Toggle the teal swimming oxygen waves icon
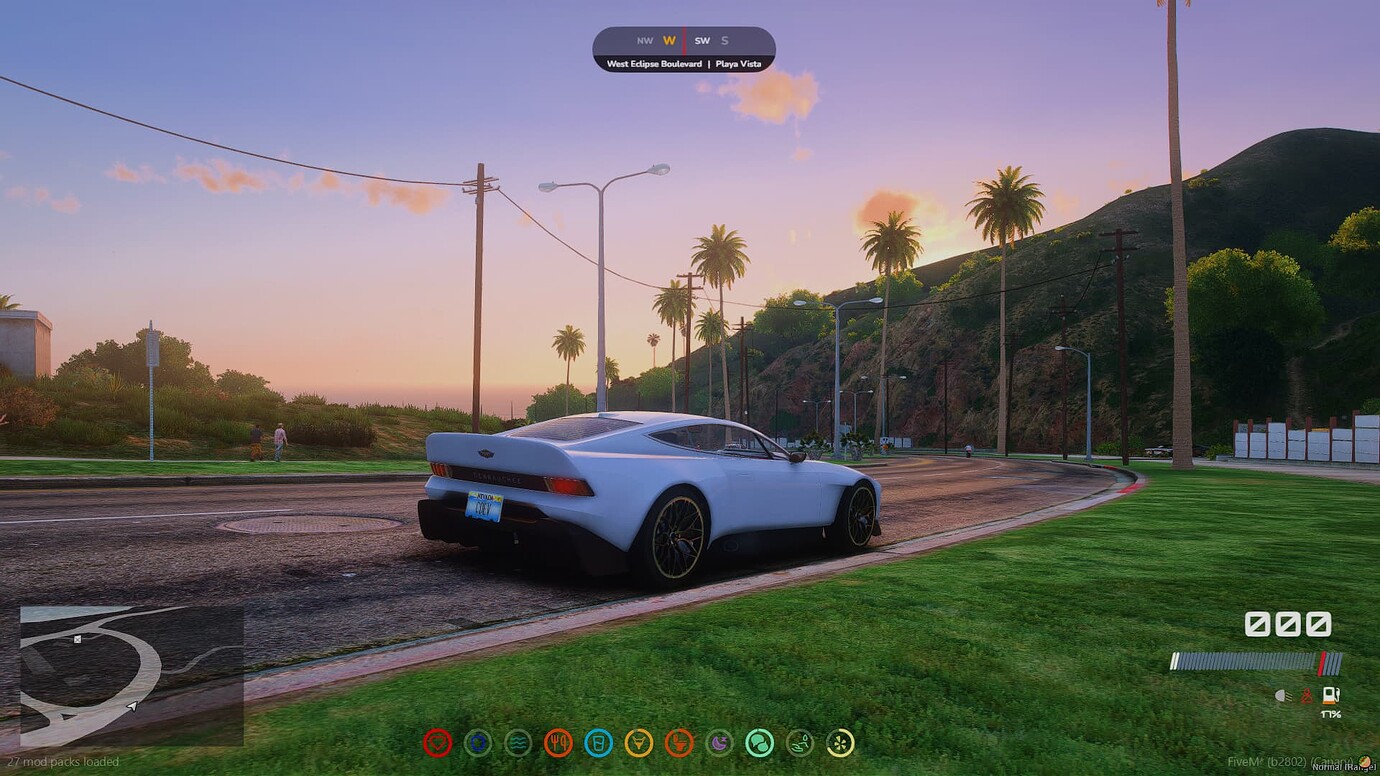 [518, 742]
